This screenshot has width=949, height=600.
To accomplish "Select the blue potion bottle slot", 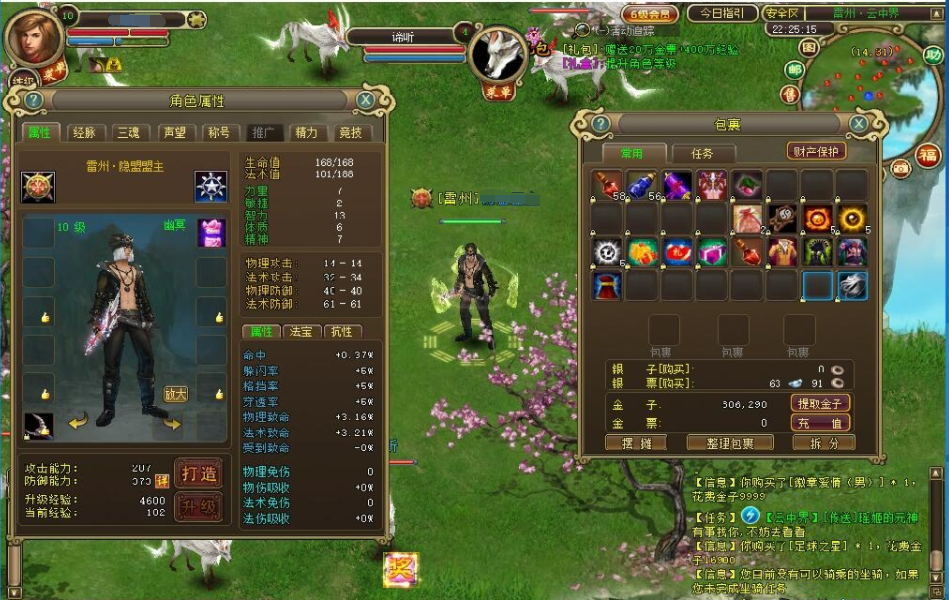I will [642, 186].
